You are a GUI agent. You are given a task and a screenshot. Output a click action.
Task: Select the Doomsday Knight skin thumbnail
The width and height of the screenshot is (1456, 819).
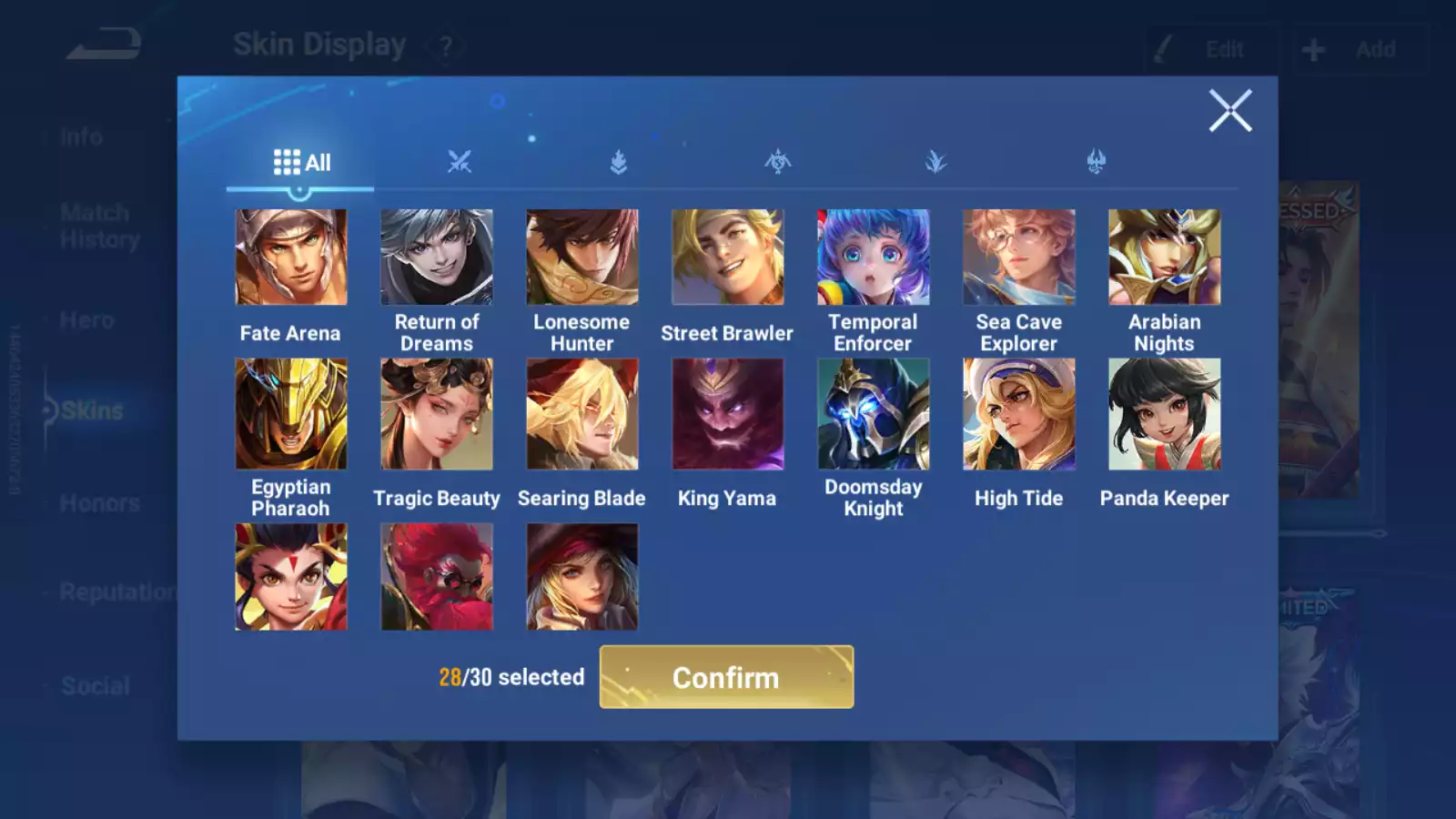click(x=873, y=413)
